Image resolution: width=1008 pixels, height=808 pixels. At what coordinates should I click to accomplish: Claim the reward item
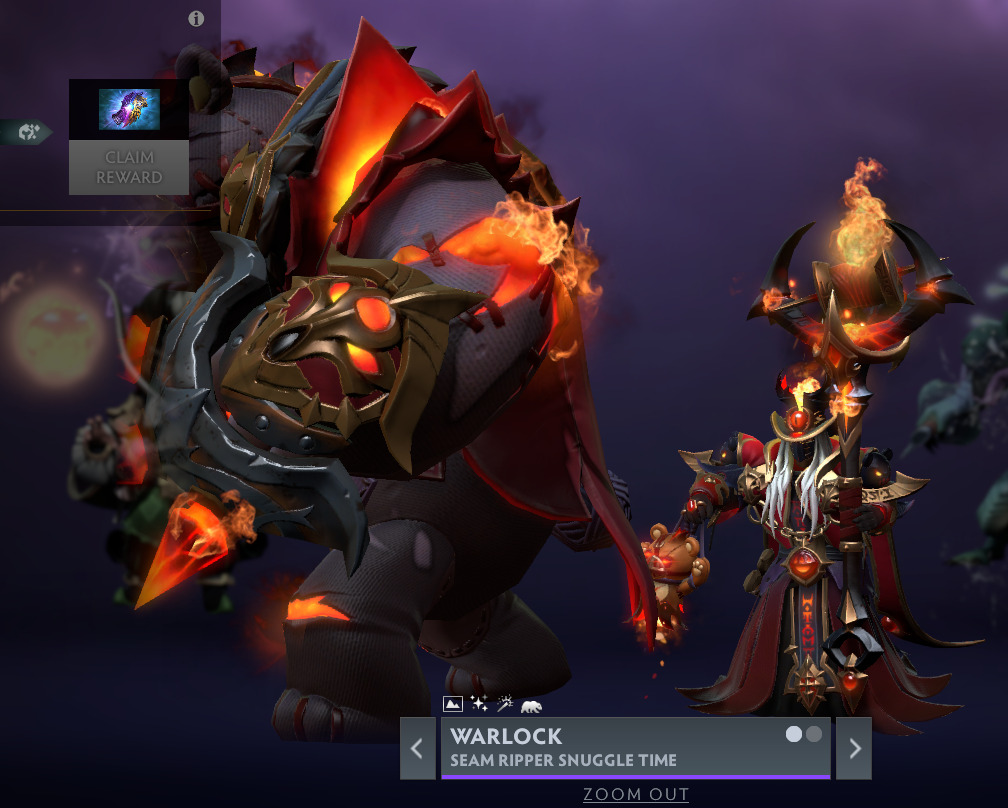point(128,167)
